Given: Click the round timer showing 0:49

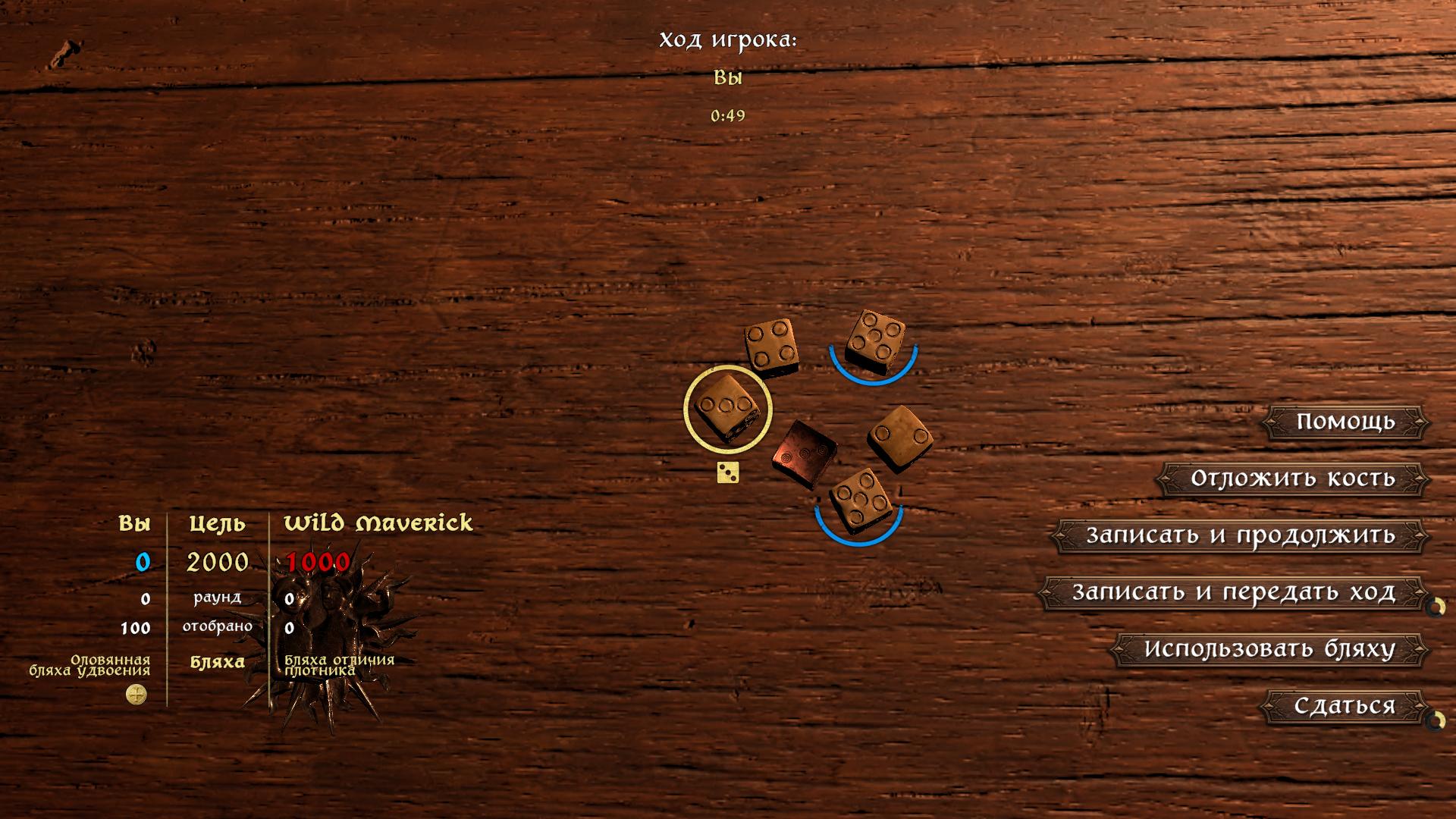Looking at the screenshot, I should pyautogui.click(x=727, y=116).
